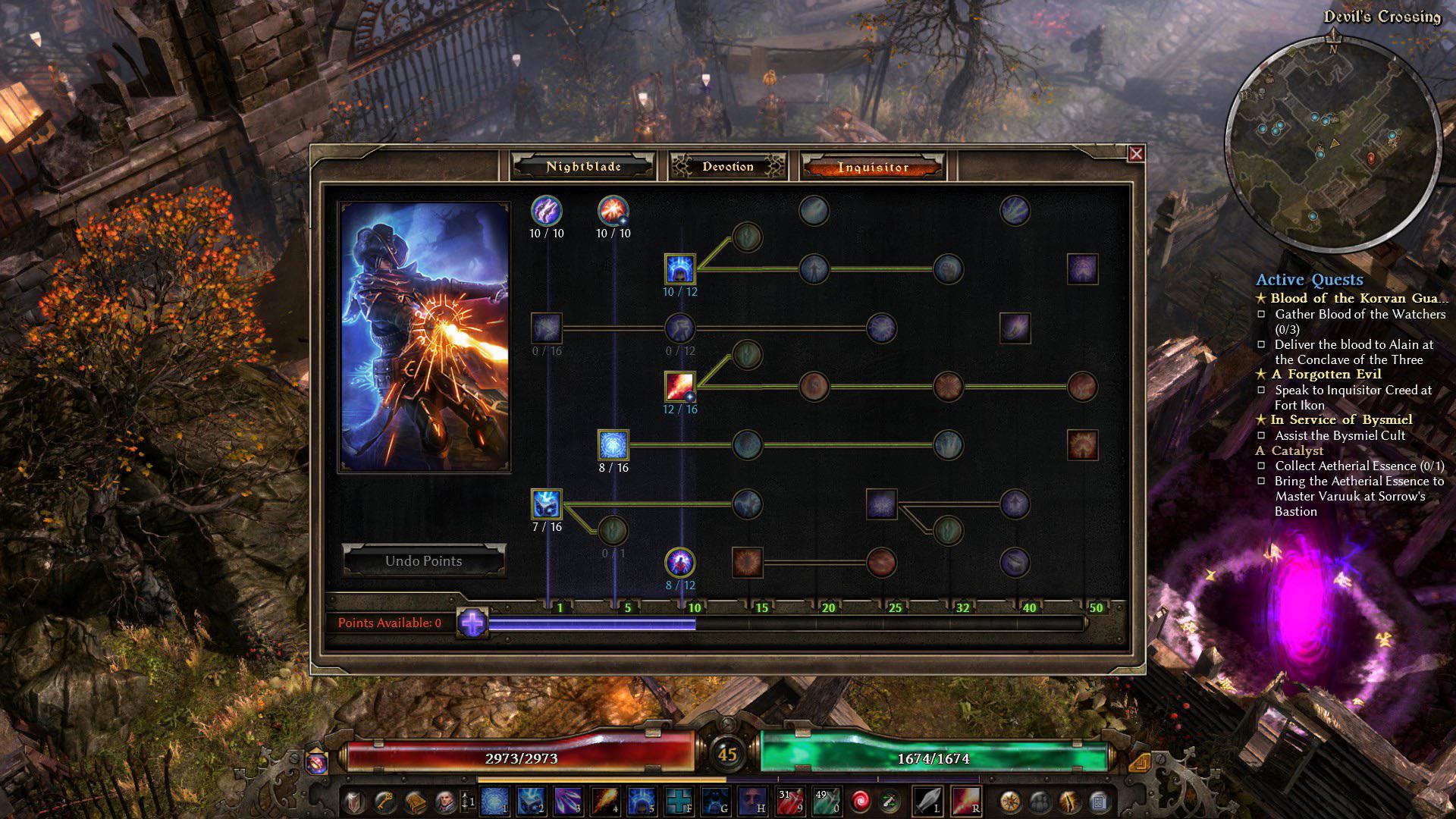Open the book icon in the bottom bar
The width and height of the screenshot is (1456, 819).
click(415, 801)
